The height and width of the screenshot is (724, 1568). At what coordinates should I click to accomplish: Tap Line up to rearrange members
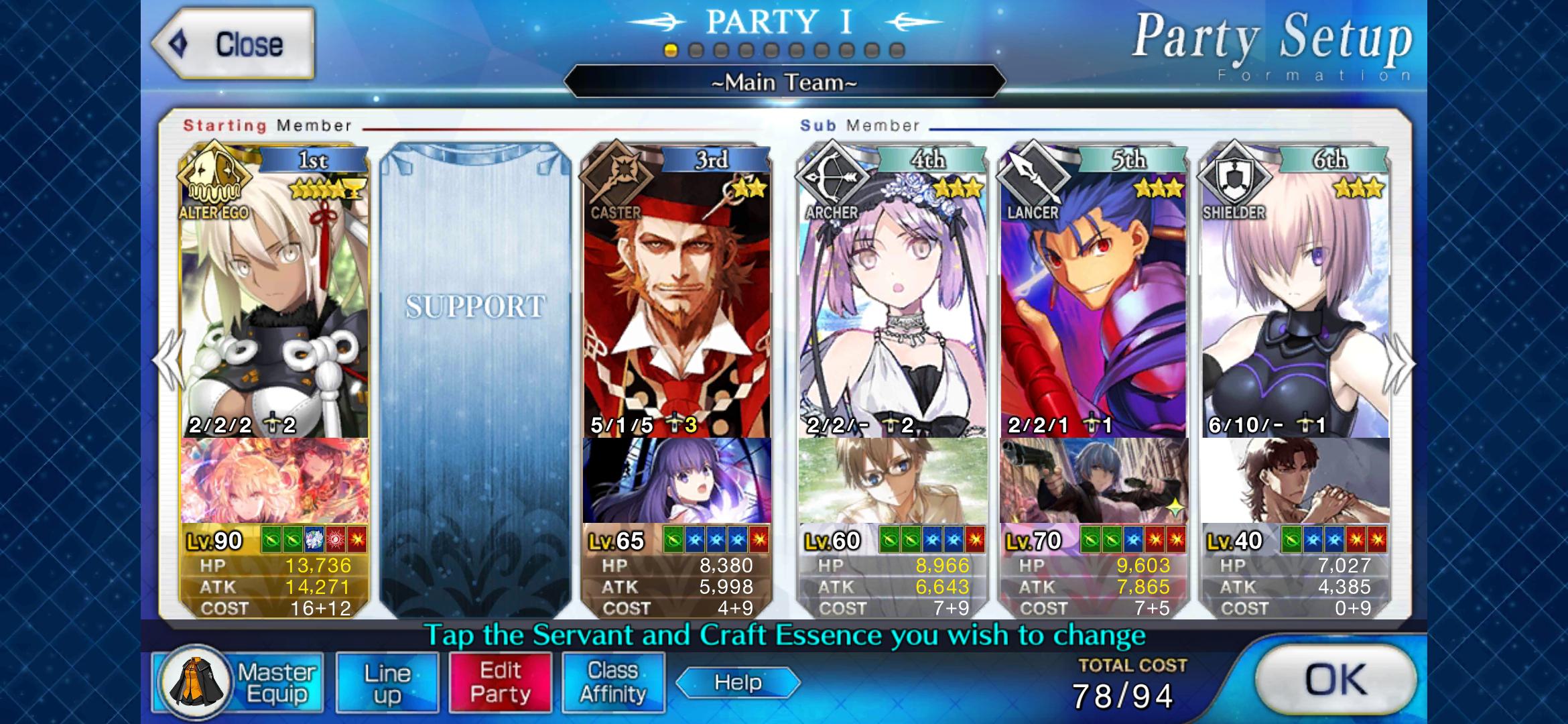(x=387, y=682)
